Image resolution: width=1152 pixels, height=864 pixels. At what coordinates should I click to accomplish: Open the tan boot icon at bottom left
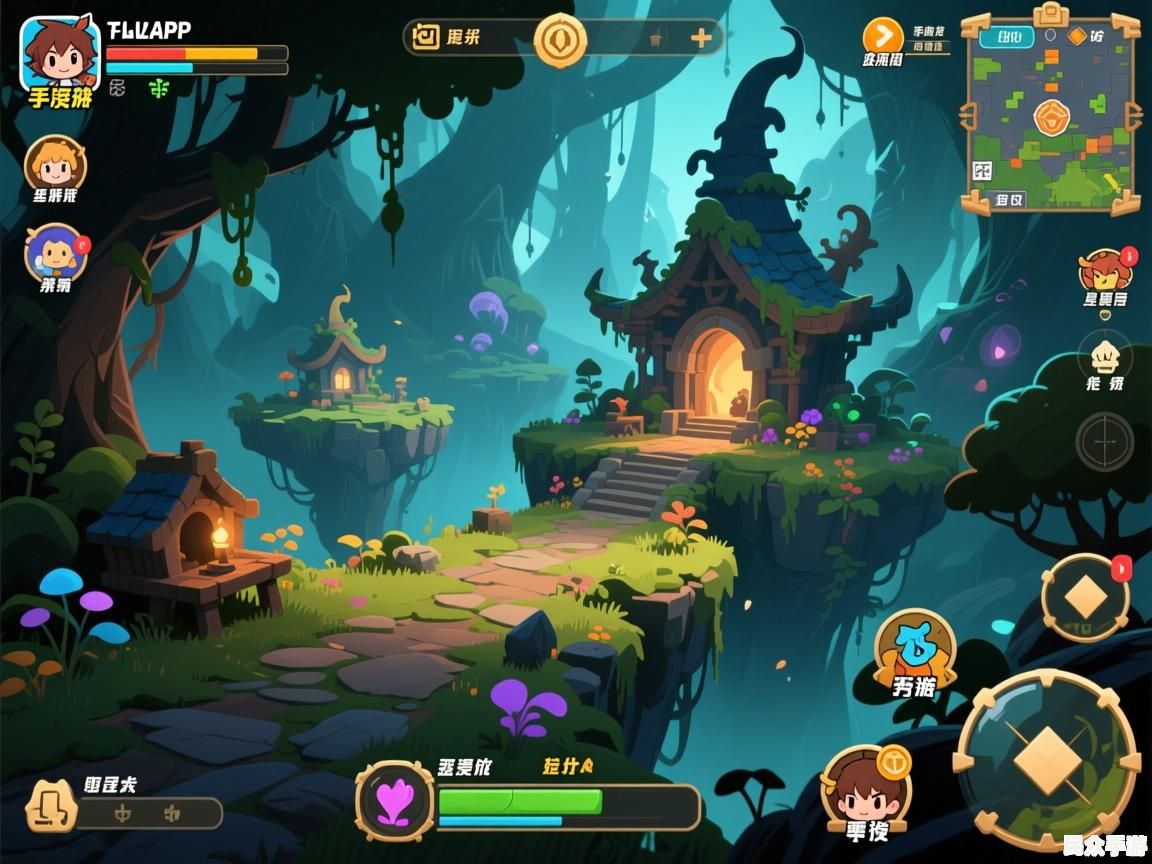tap(50, 806)
